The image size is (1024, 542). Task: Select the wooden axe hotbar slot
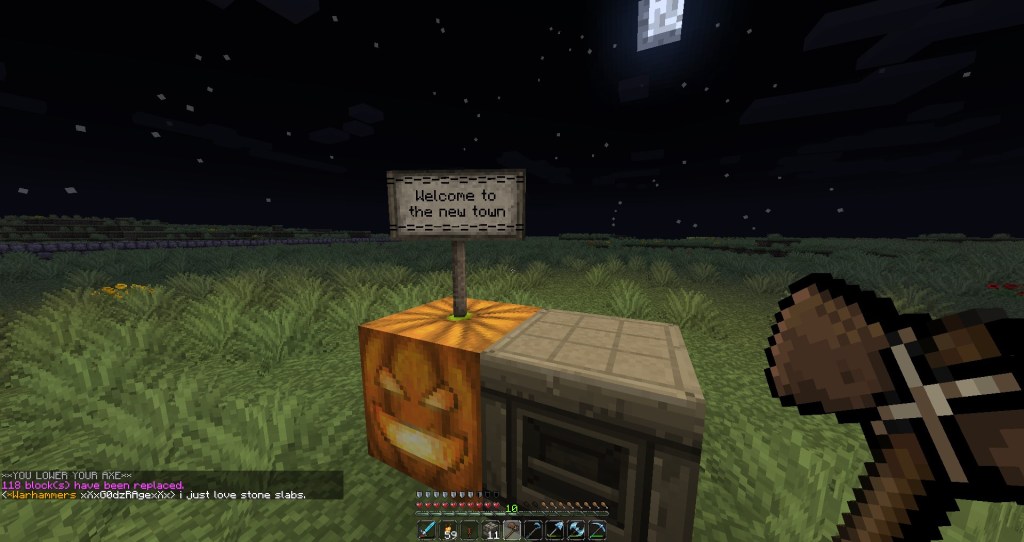click(x=512, y=530)
